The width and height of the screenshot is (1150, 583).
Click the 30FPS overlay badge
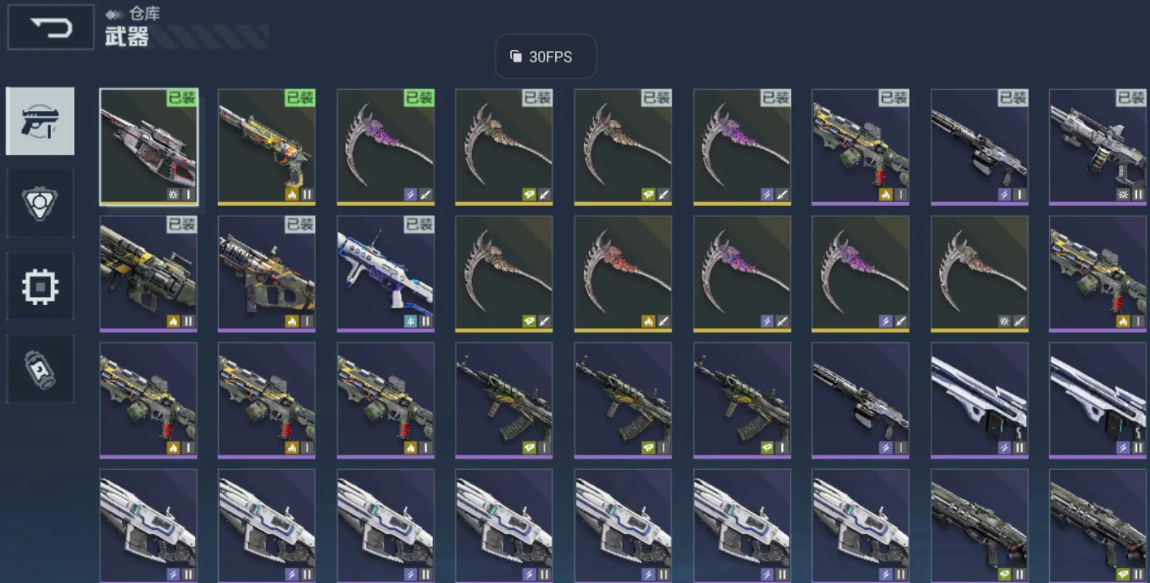pyautogui.click(x=546, y=57)
